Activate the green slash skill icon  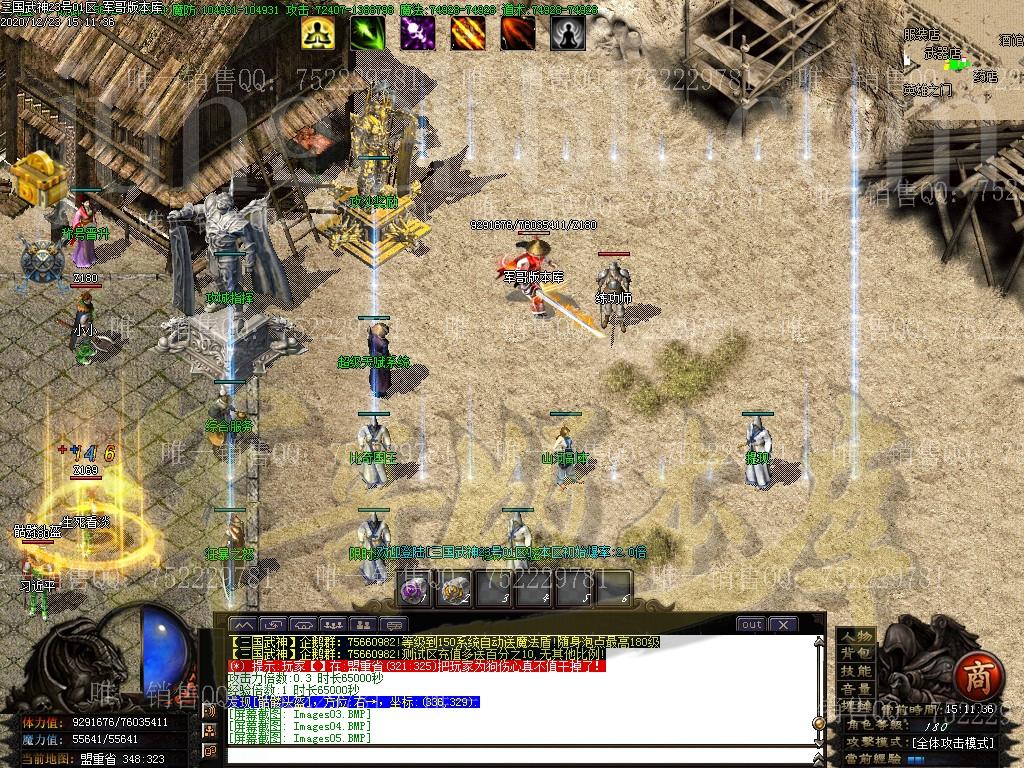tap(368, 34)
